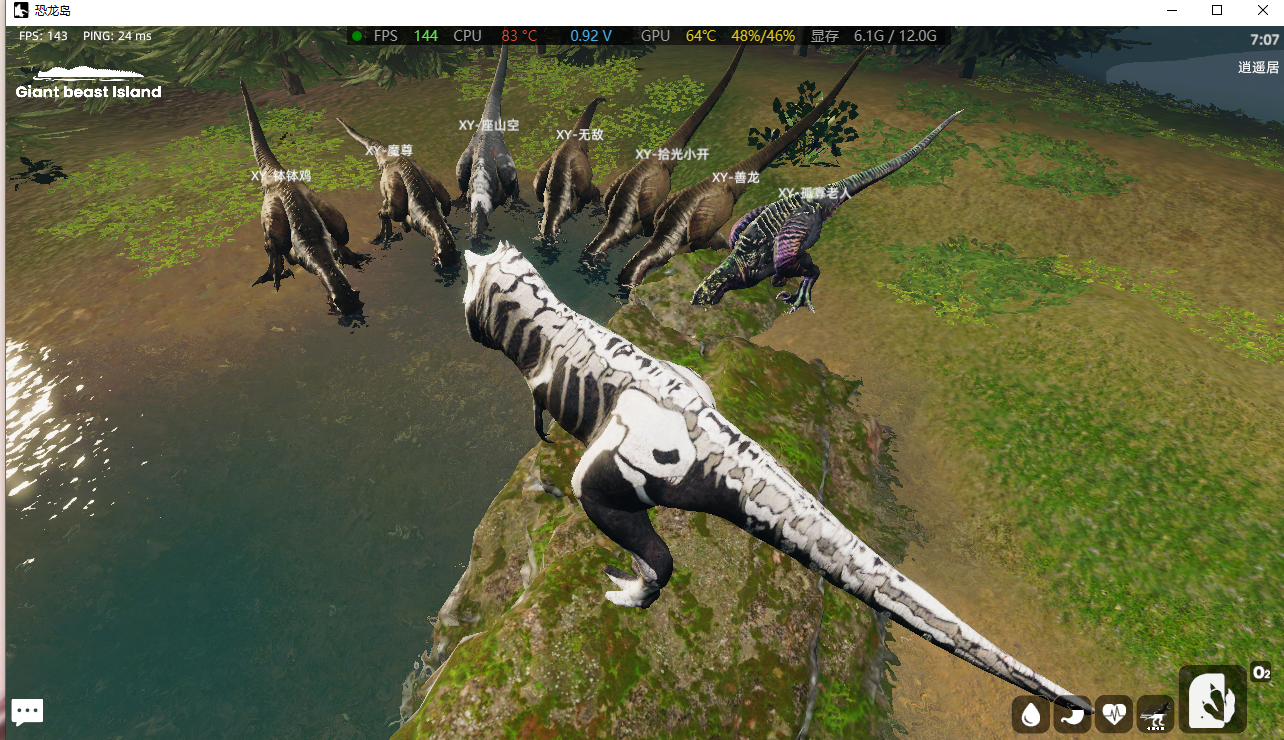Viewport: 1284px width, 740px height.
Task: Click the O2 oxygen icon
Action: [x=1261, y=672]
